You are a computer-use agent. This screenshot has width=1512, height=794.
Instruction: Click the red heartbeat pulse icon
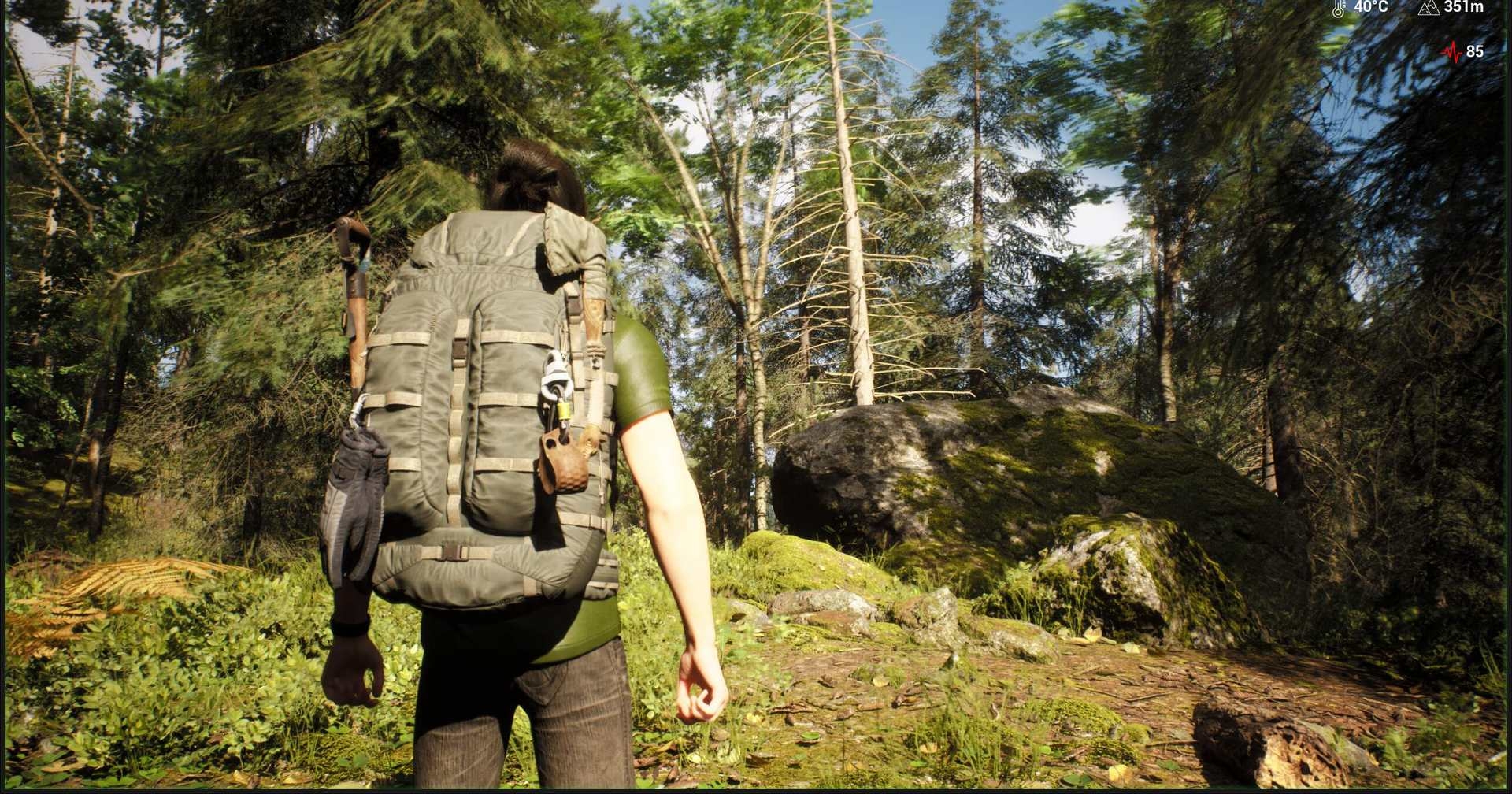[1451, 50]
